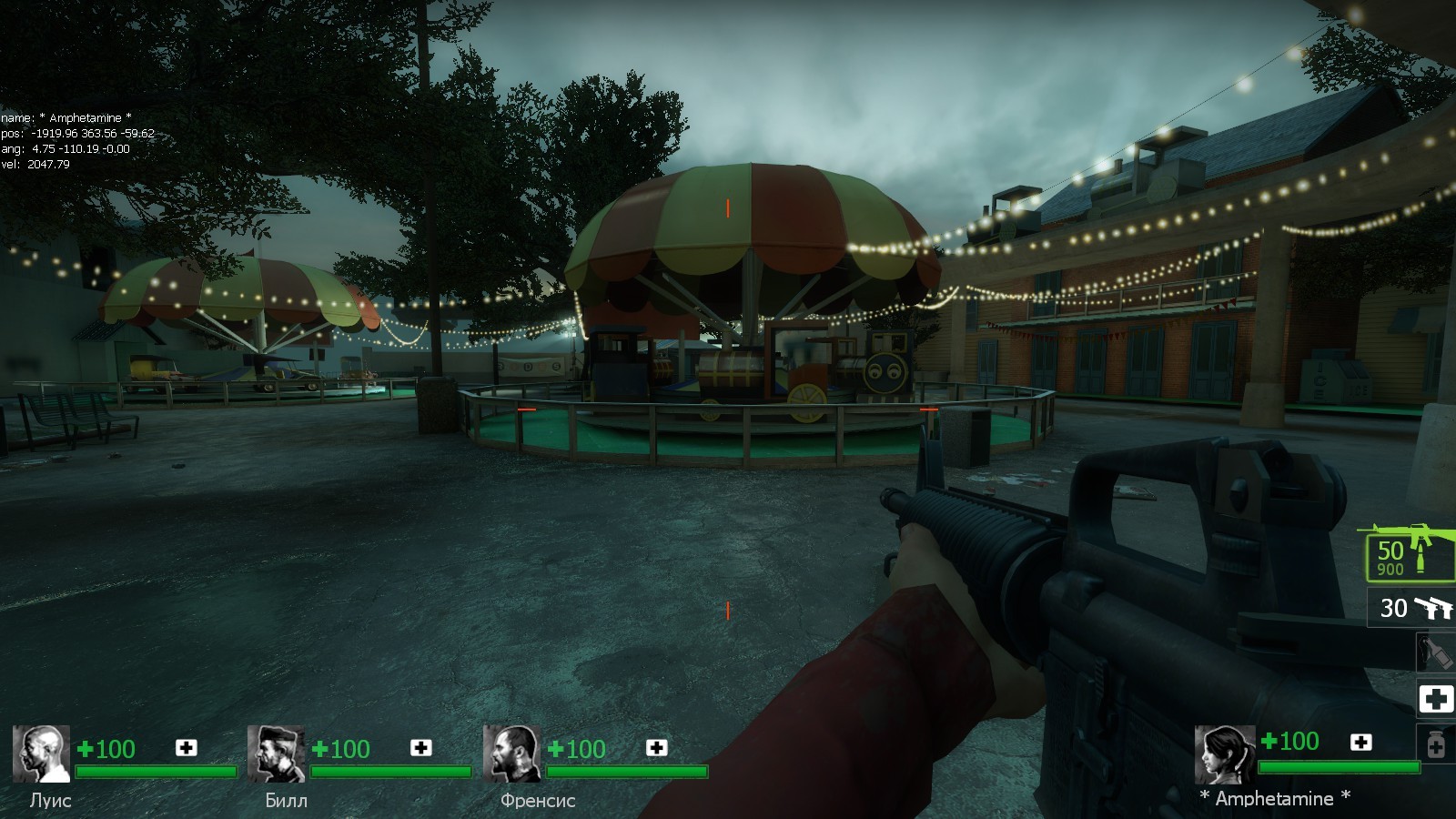The width and height of the screenshot is (1456, 819).
Task: Select the pain pills slot
Action: tap(1436, 745)
